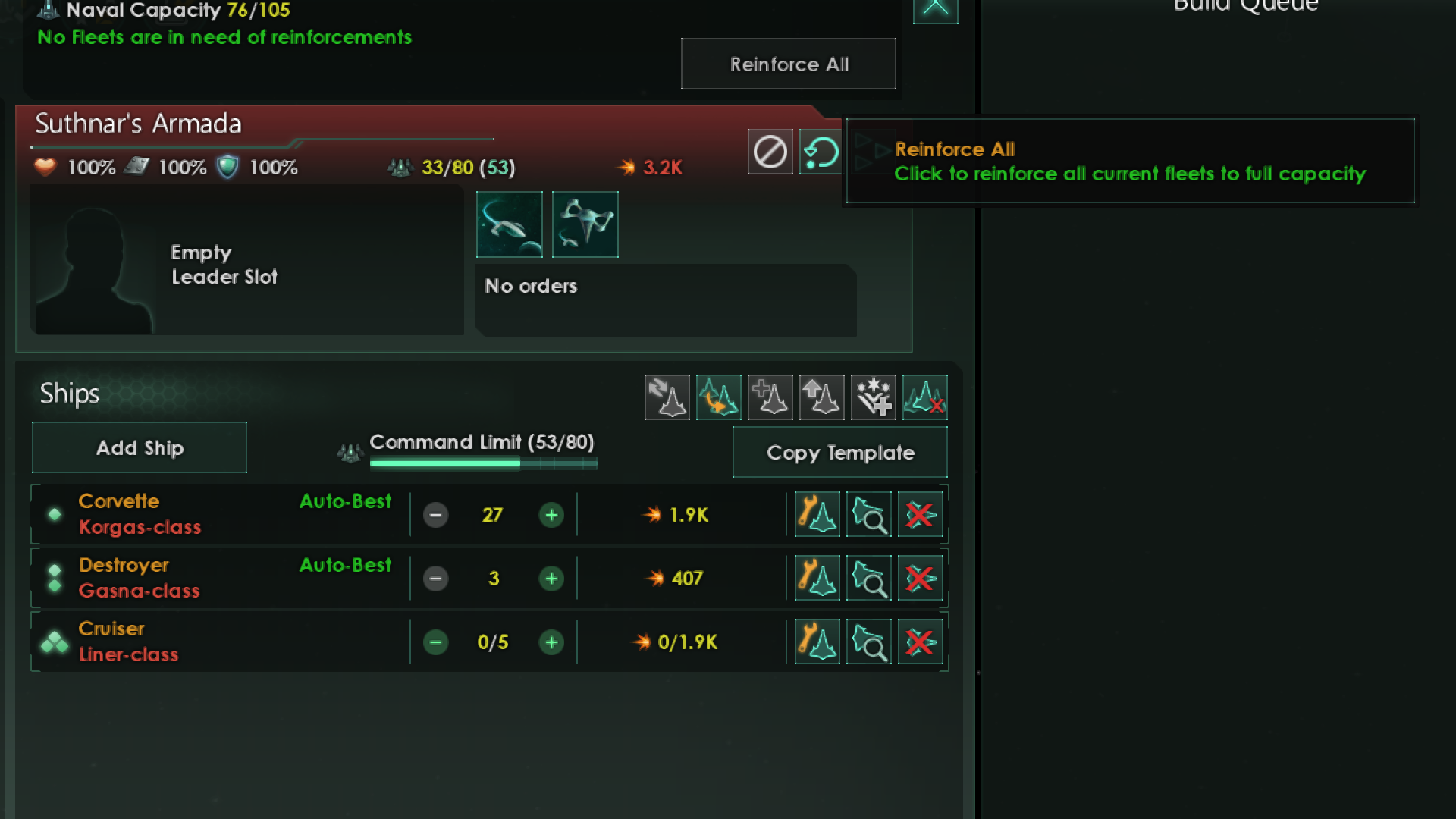Select the transfer ships fleet icon
This screenshot has width=1456, height=819.
pyautogui.click(x=667, y=397)
